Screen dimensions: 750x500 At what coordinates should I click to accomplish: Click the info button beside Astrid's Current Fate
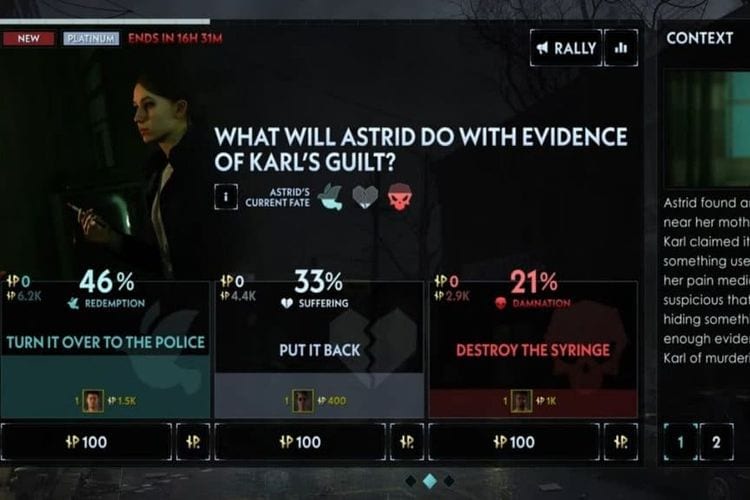tap(226, 197)
